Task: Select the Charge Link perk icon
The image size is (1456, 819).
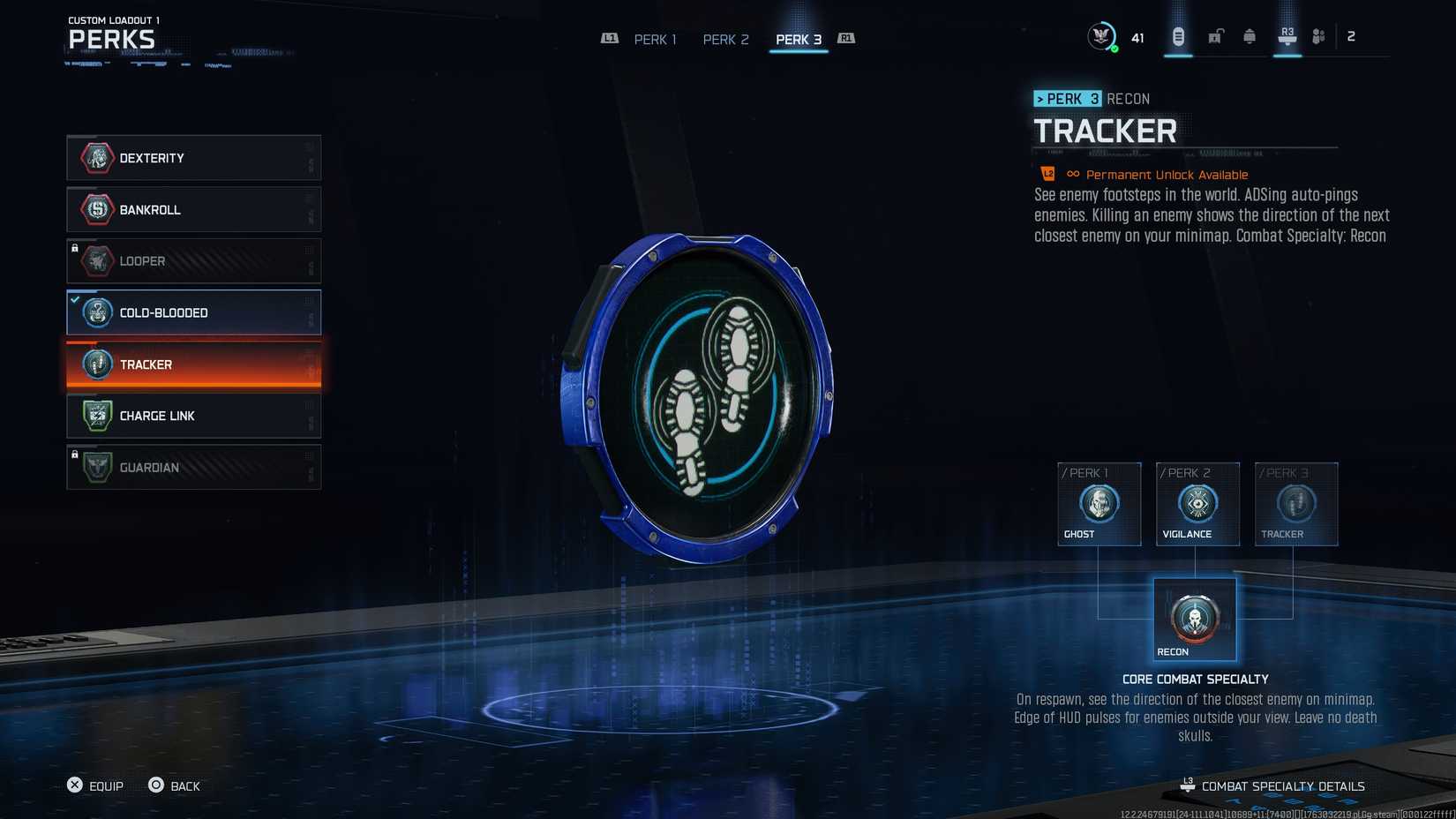Action: click(96, 416)
